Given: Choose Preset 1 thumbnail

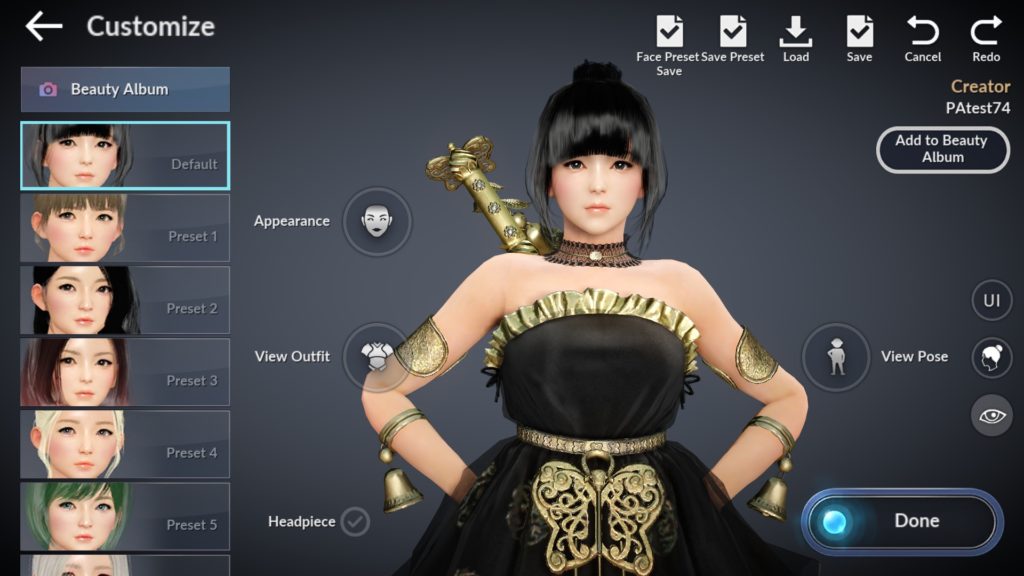Looking at the screenshot, I should click(x=125, y=228).
